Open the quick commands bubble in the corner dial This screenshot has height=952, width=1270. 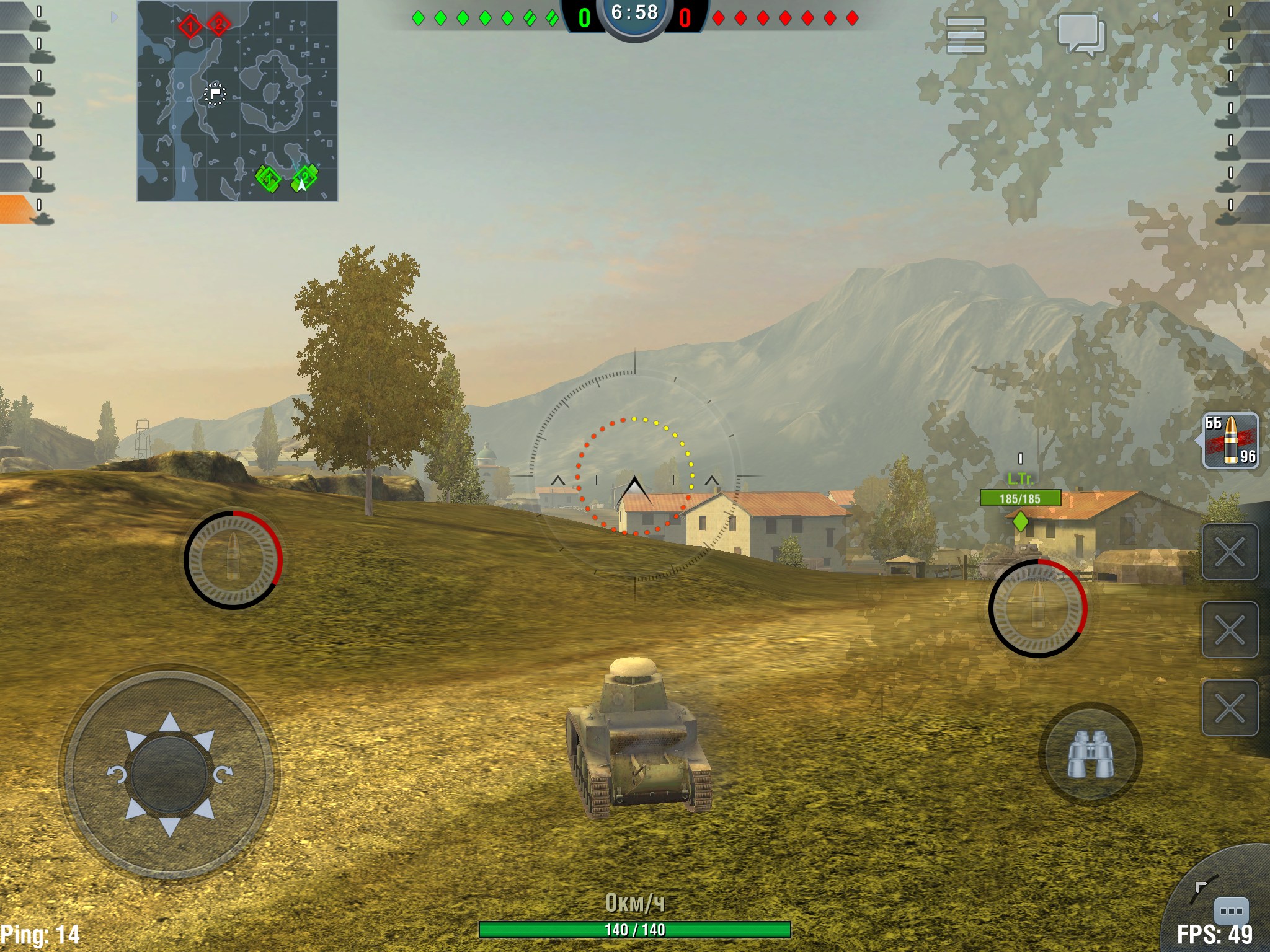[x=1230, y=910]
